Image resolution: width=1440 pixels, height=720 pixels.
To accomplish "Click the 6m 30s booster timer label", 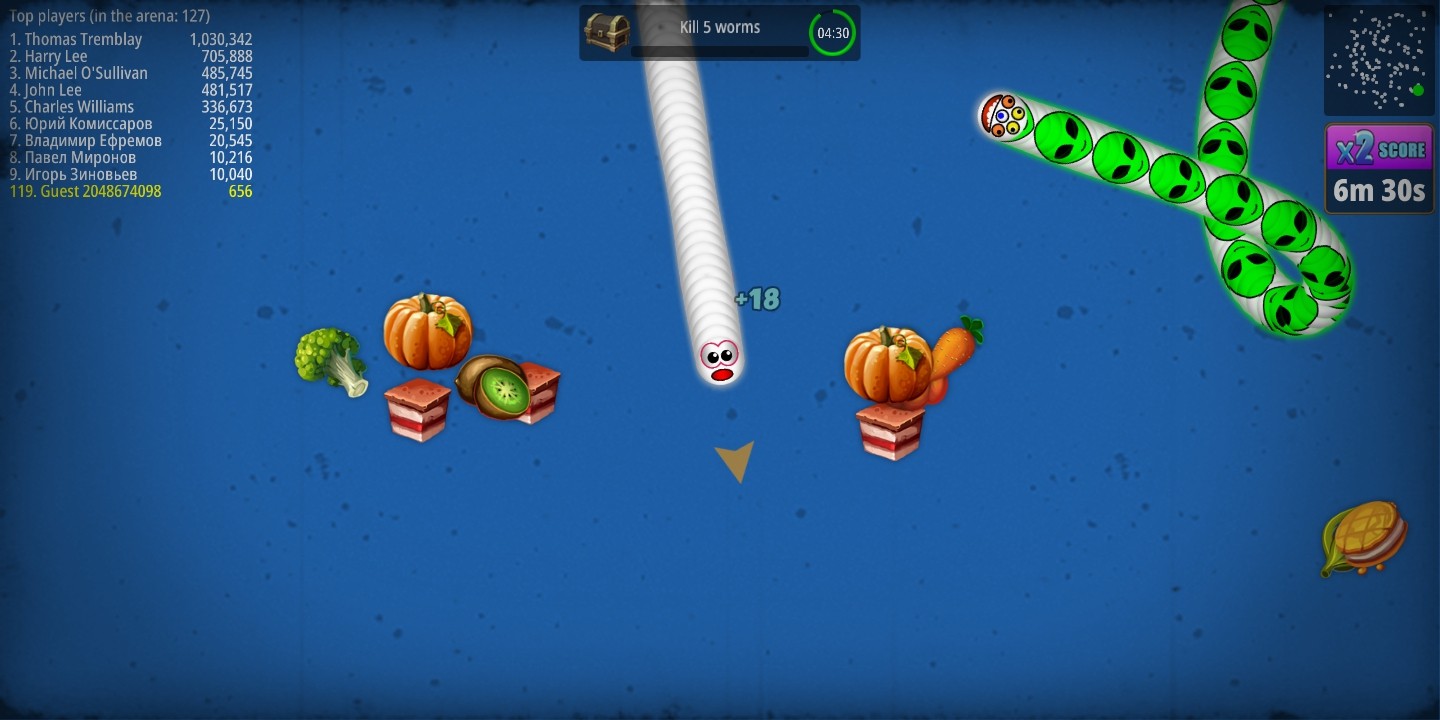I will click(x=1378, y=192).
